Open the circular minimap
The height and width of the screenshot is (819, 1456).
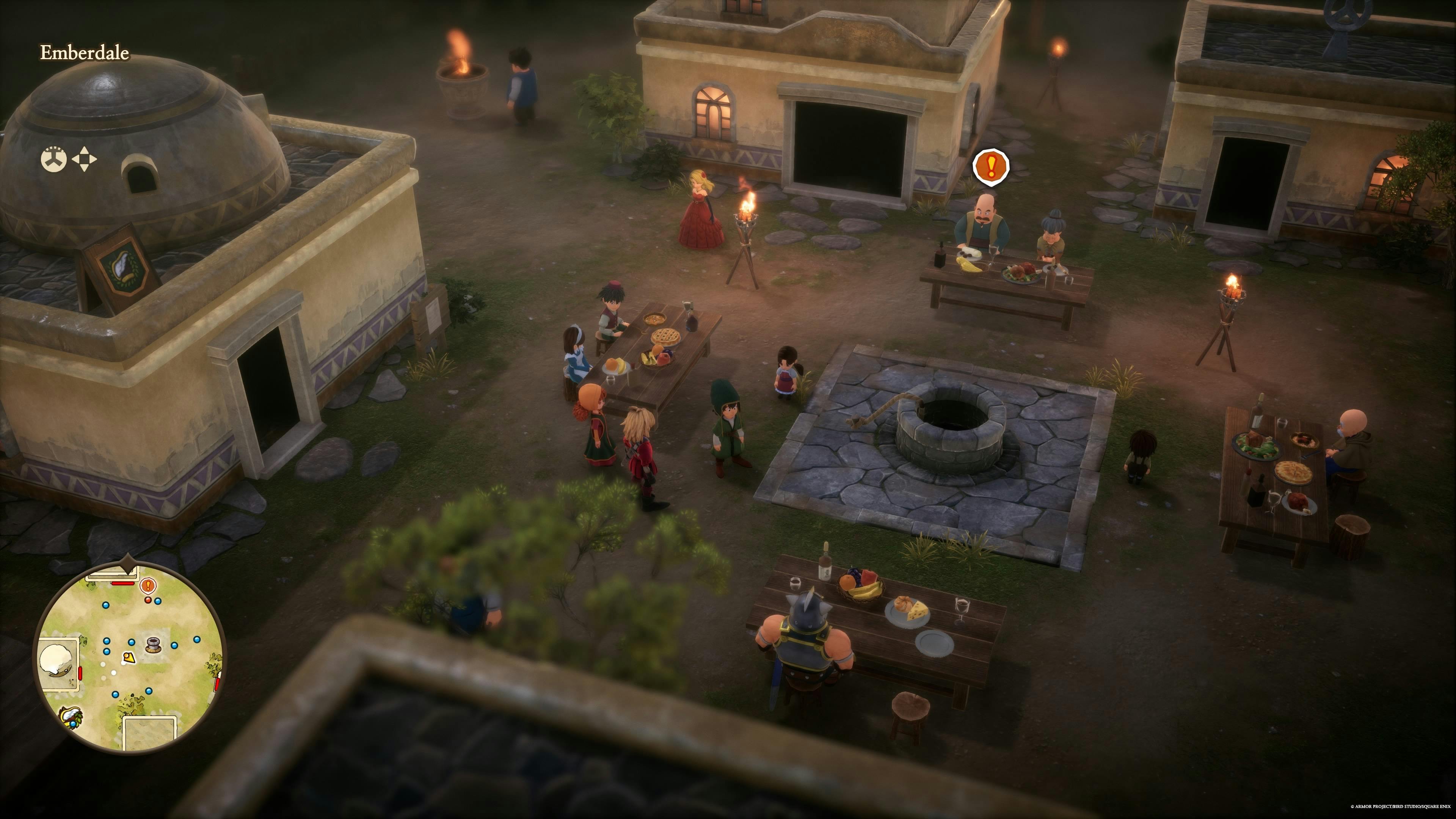pos(129,658)
